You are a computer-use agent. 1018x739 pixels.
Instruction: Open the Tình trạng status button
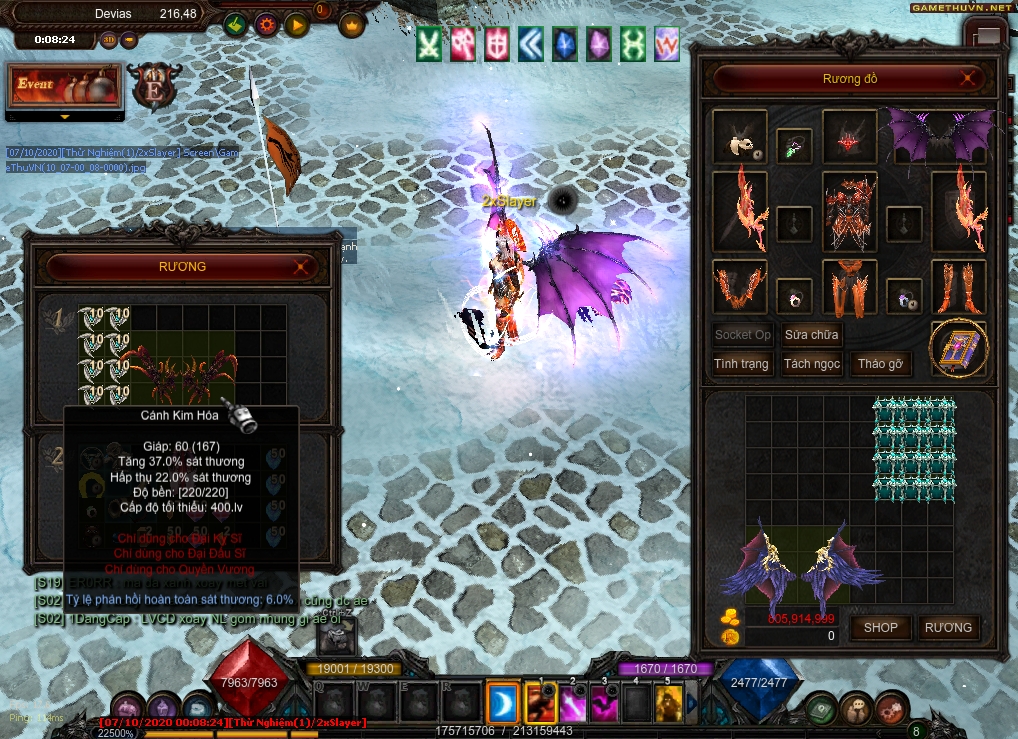click(x=741, y=363)
